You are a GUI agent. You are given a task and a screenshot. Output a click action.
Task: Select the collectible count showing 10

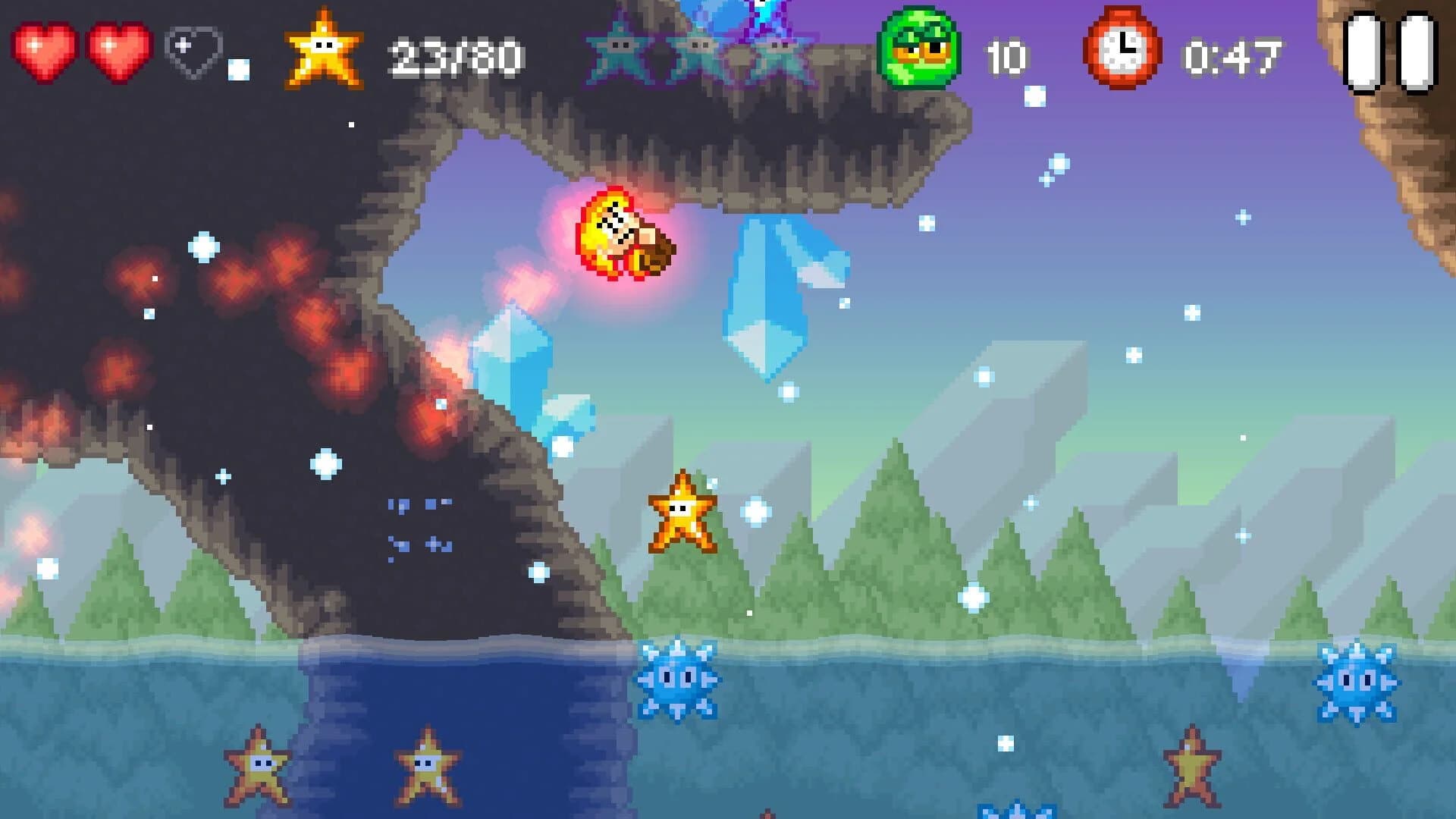tap(1009, 53)
